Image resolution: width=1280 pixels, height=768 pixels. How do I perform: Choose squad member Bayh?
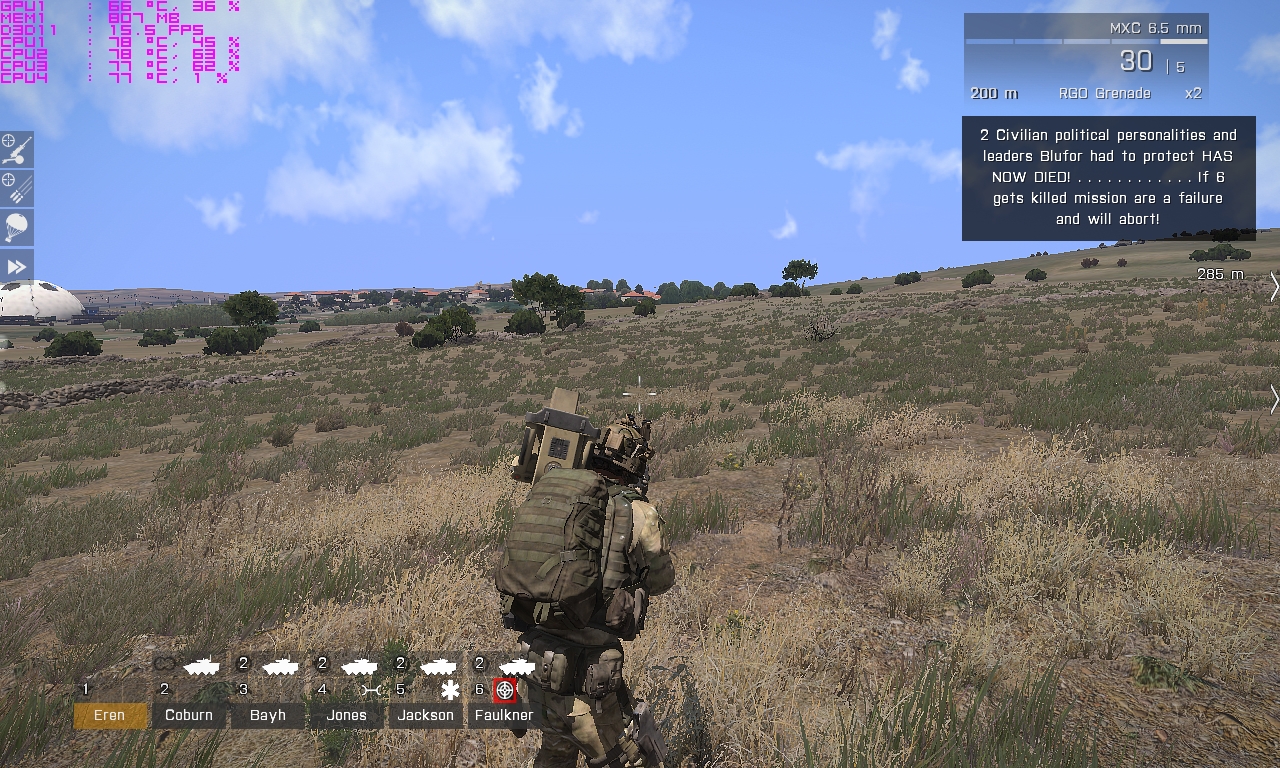268,715
